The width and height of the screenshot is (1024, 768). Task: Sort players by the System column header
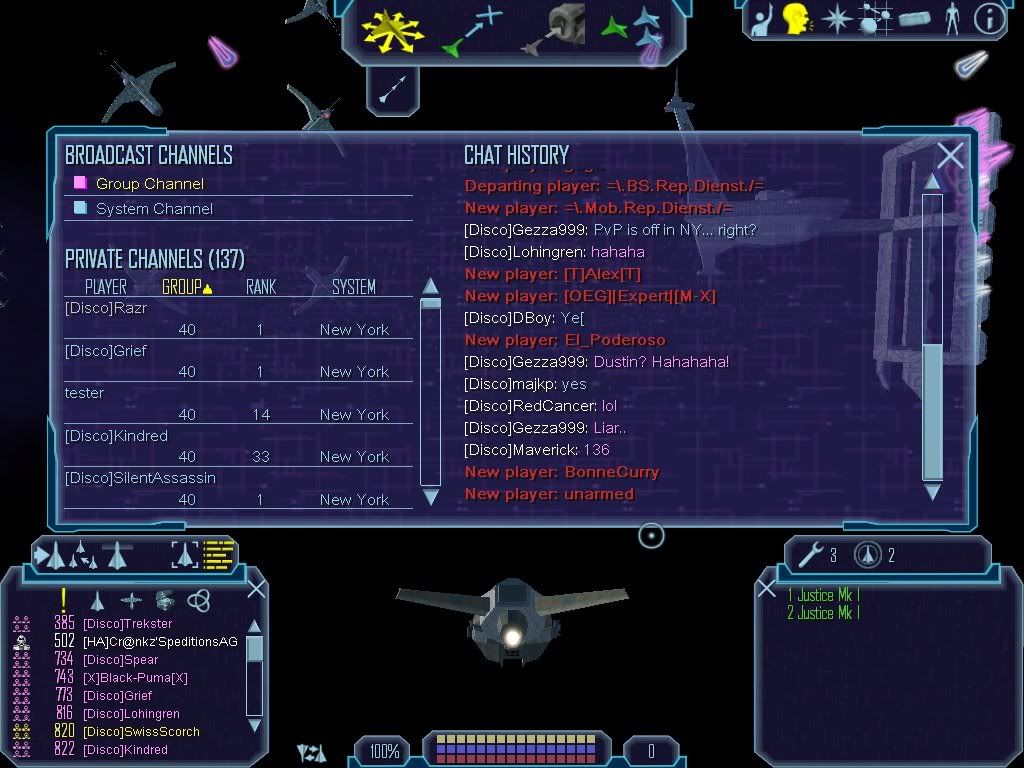354,287
